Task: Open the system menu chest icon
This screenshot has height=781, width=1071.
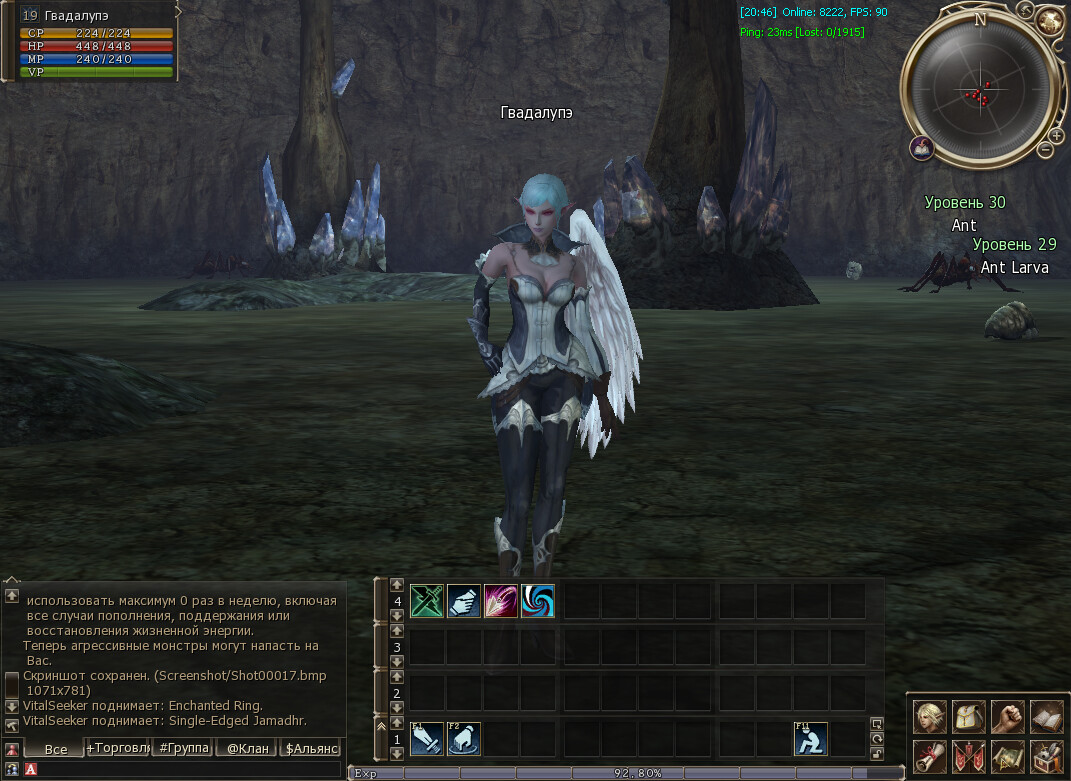Action: tap(1046, 756)
